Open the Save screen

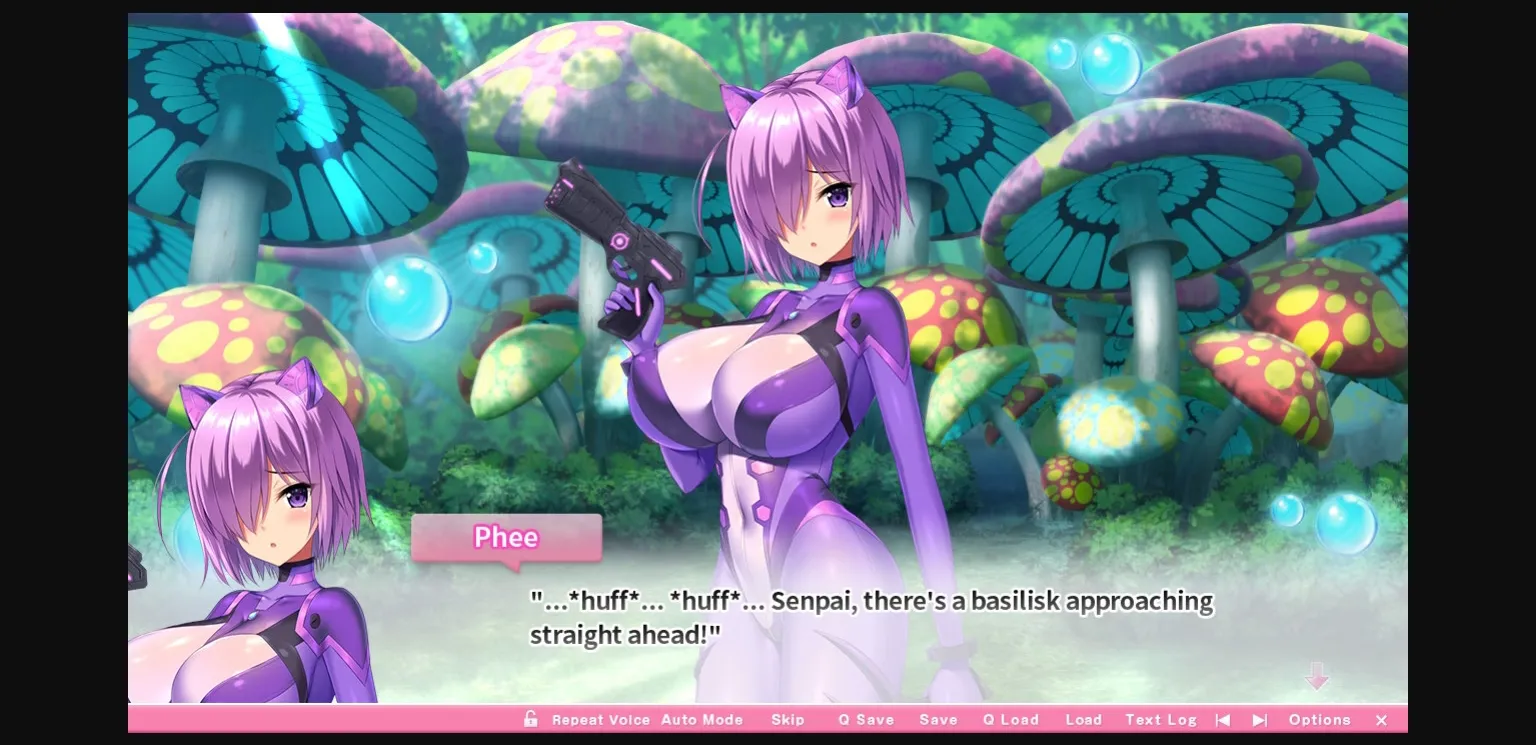pyautogui.click(x=938, y=719)
